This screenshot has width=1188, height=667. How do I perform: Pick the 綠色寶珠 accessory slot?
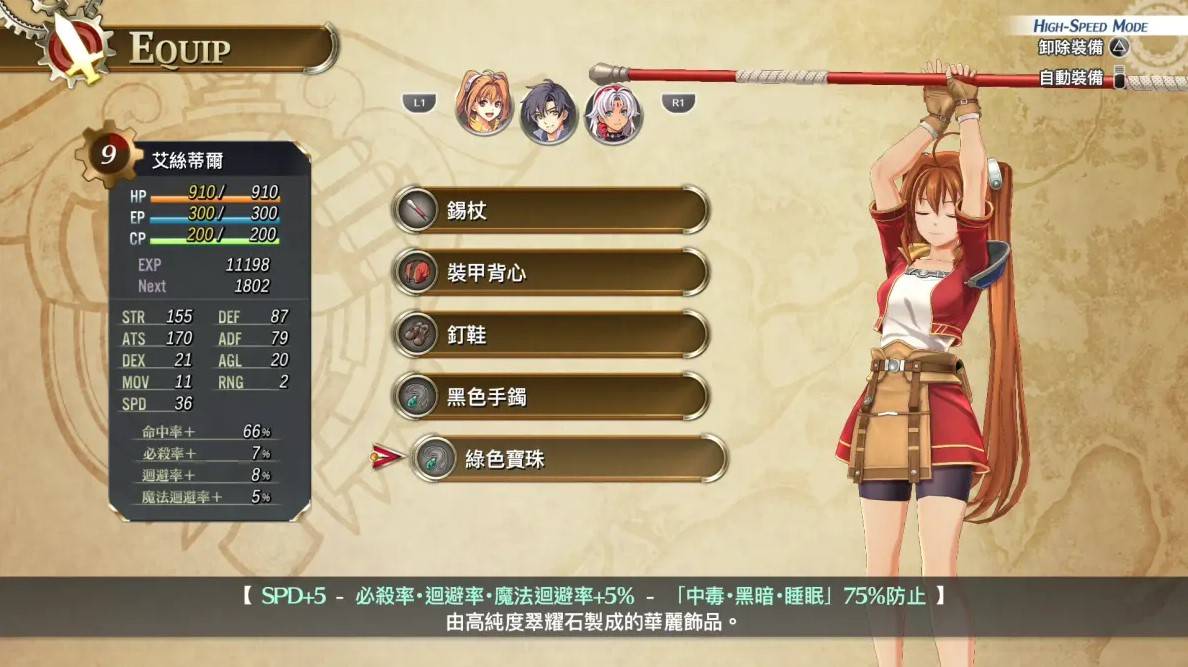[568, 459]
